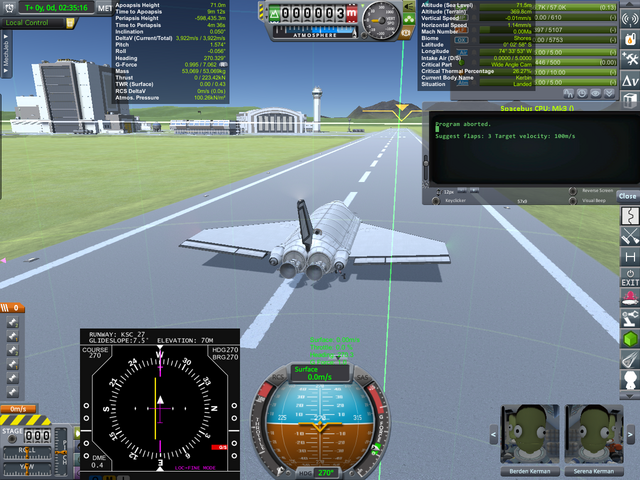Close the Spacebus CPU terminal window
This screenshot has height=480, width=640.
coord(627,196)
